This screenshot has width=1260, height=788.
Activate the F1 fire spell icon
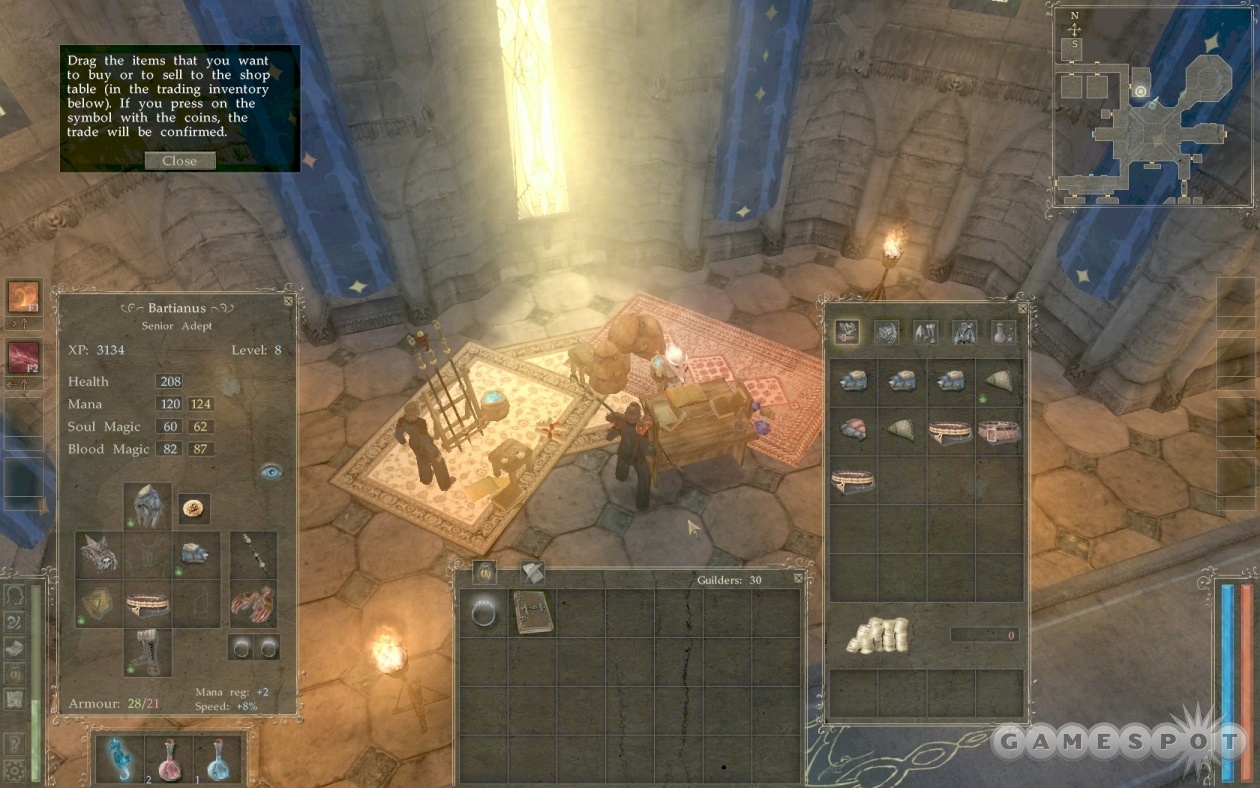point(23,297)
